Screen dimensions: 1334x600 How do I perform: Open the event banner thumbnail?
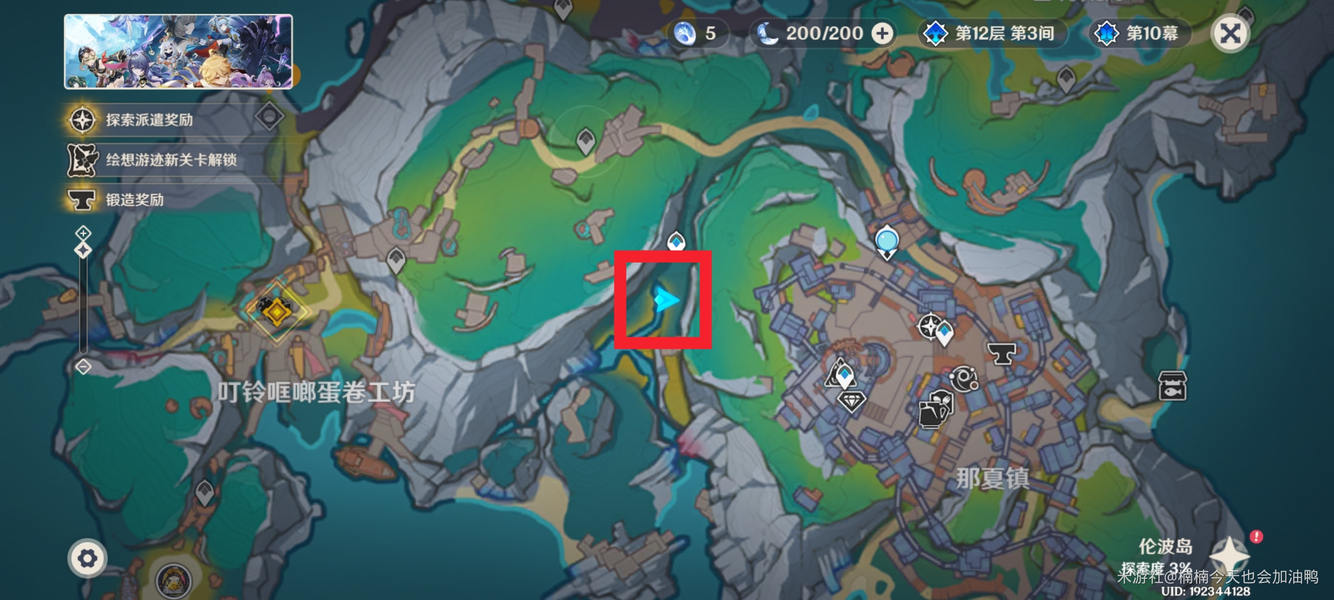click(179, 52)
